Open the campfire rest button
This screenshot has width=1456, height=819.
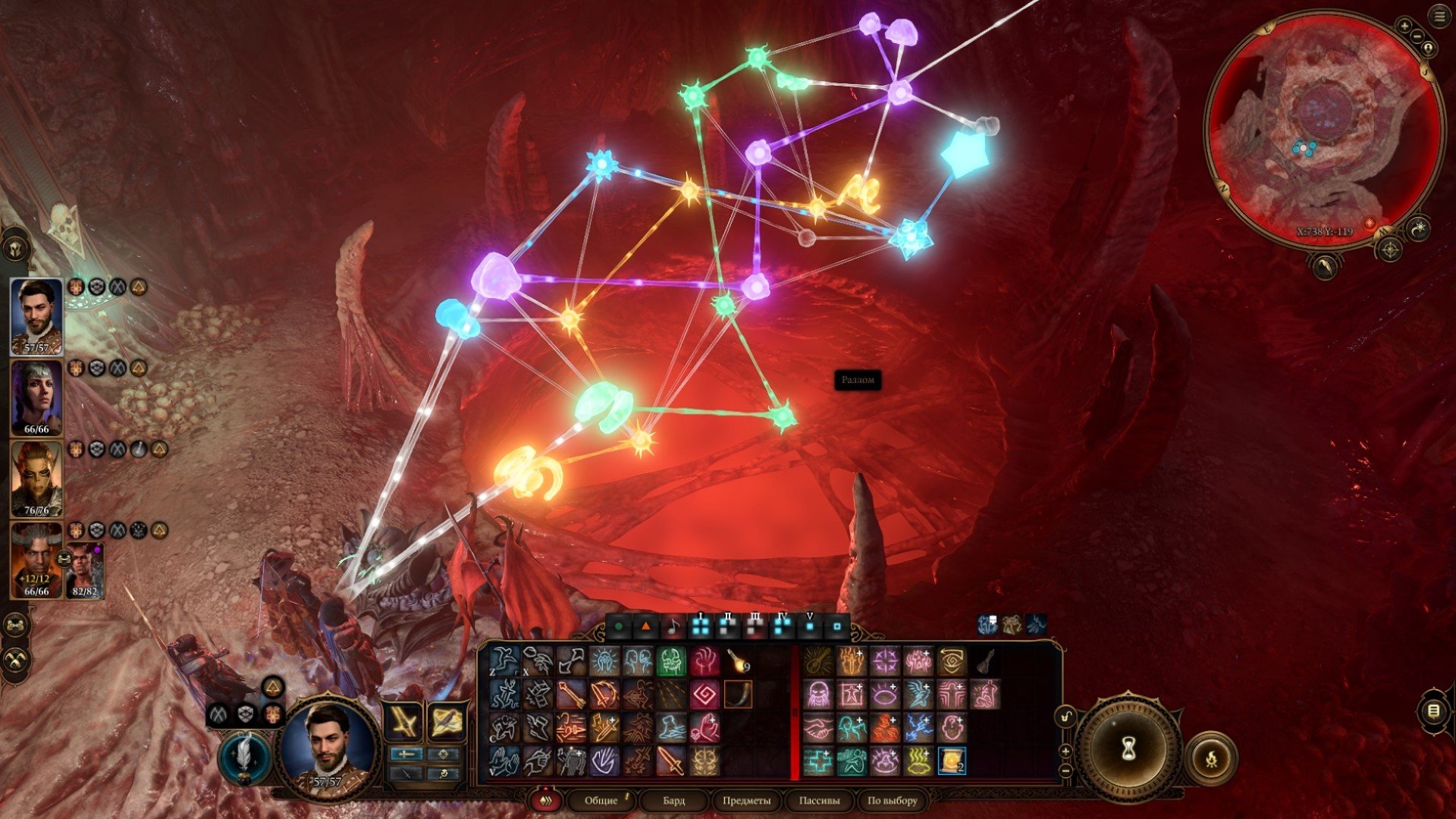coord(1211,757)
